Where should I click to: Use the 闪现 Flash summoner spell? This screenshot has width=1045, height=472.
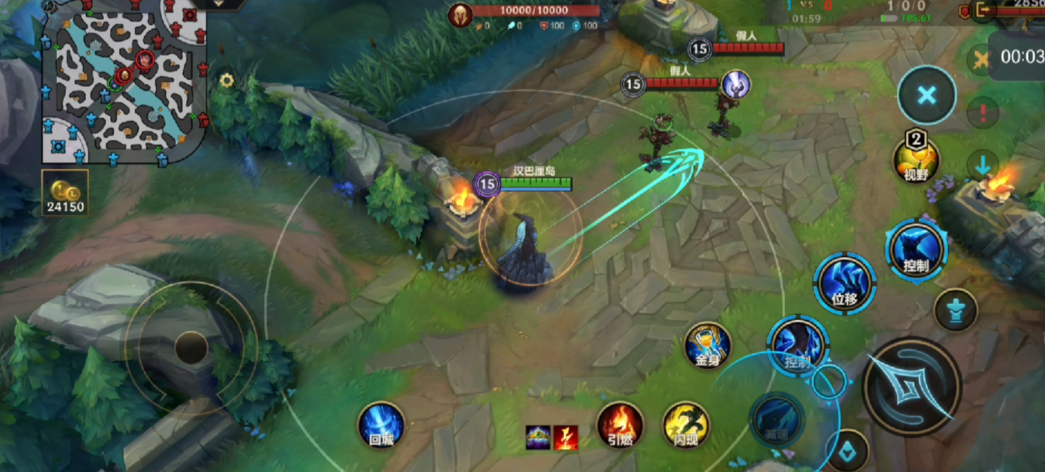(x=686, y=423)
